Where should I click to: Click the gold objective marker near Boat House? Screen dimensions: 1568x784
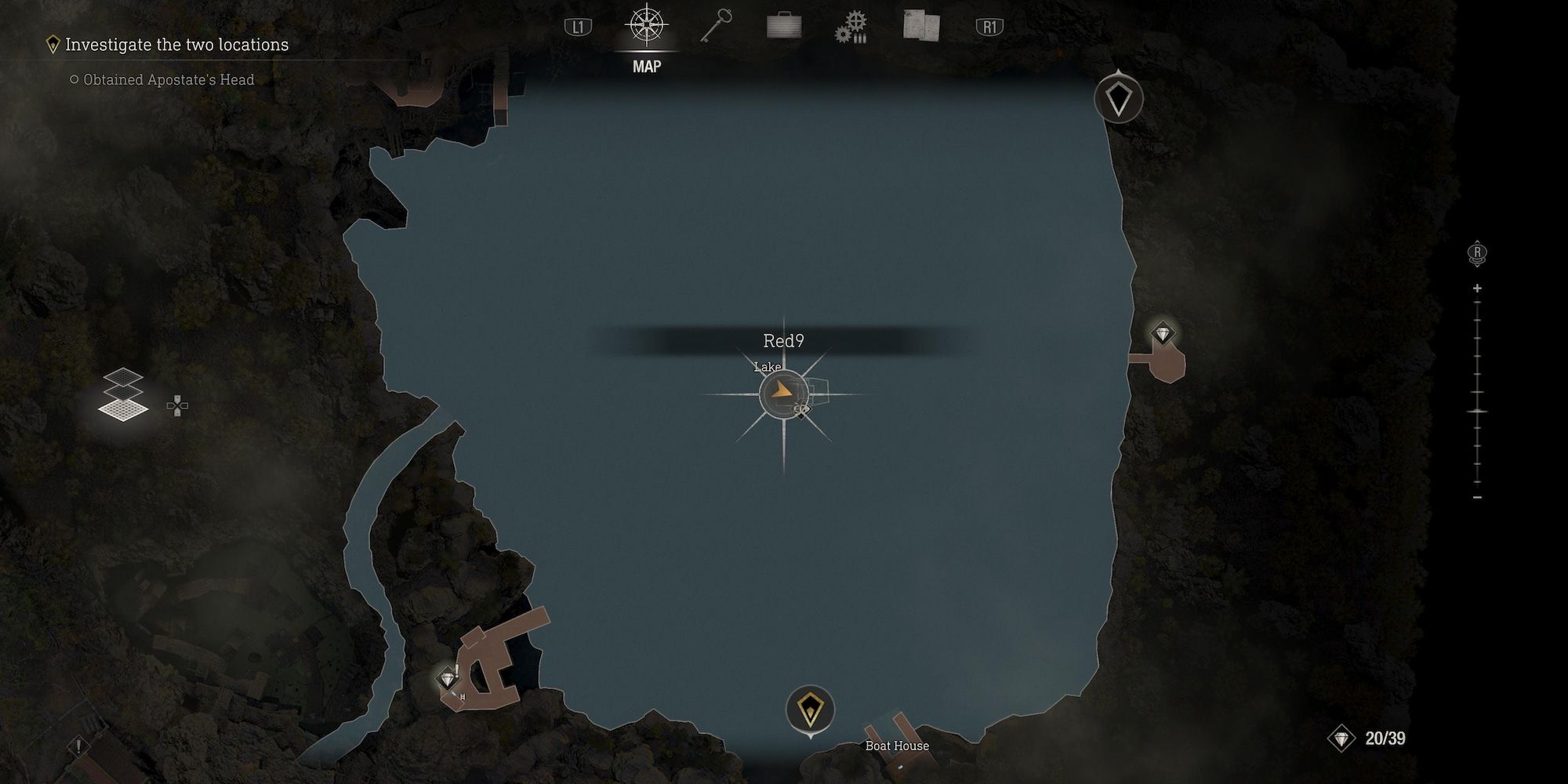(810, 709)
